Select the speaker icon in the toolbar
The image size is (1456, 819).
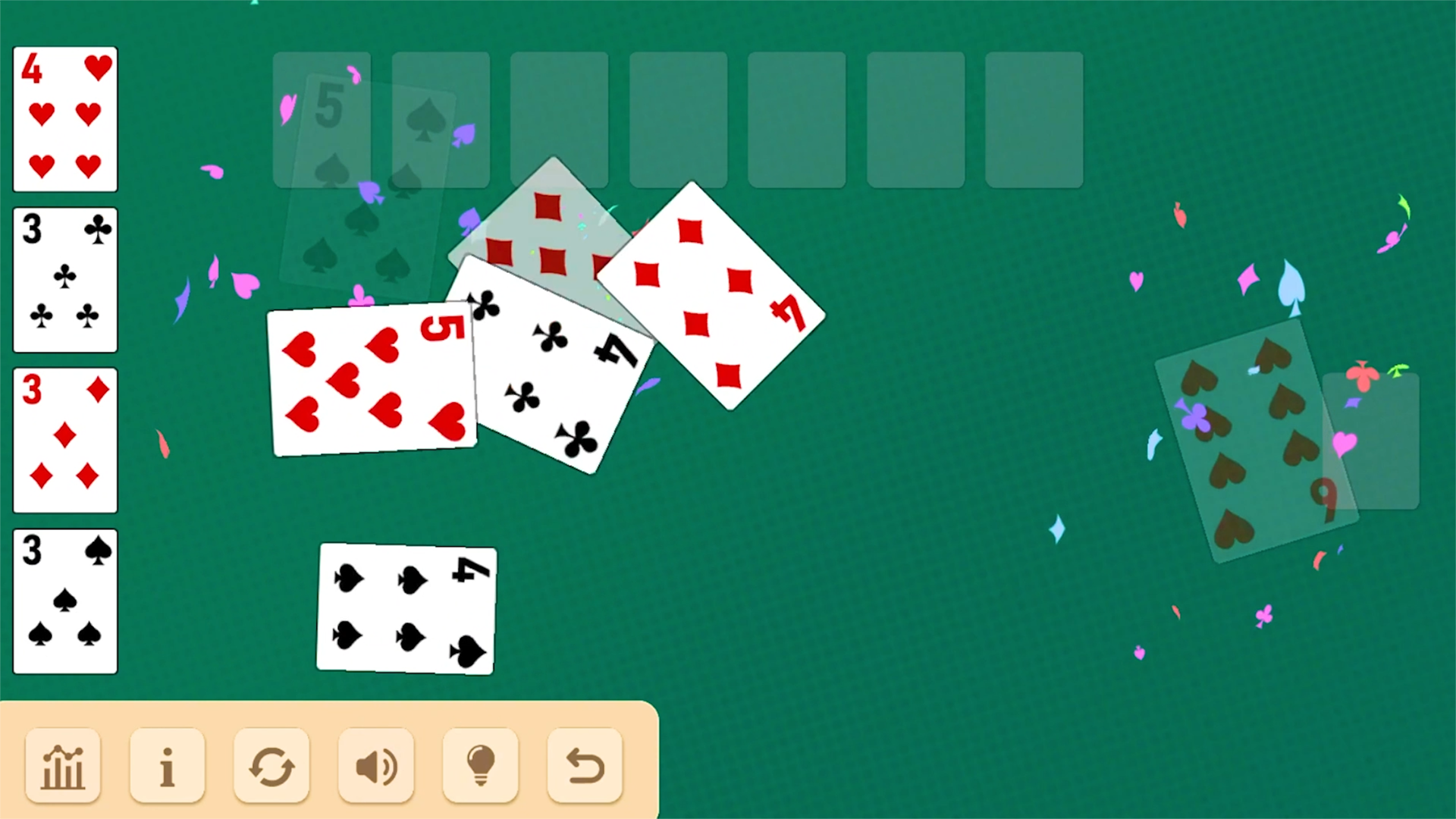(375, 766)
